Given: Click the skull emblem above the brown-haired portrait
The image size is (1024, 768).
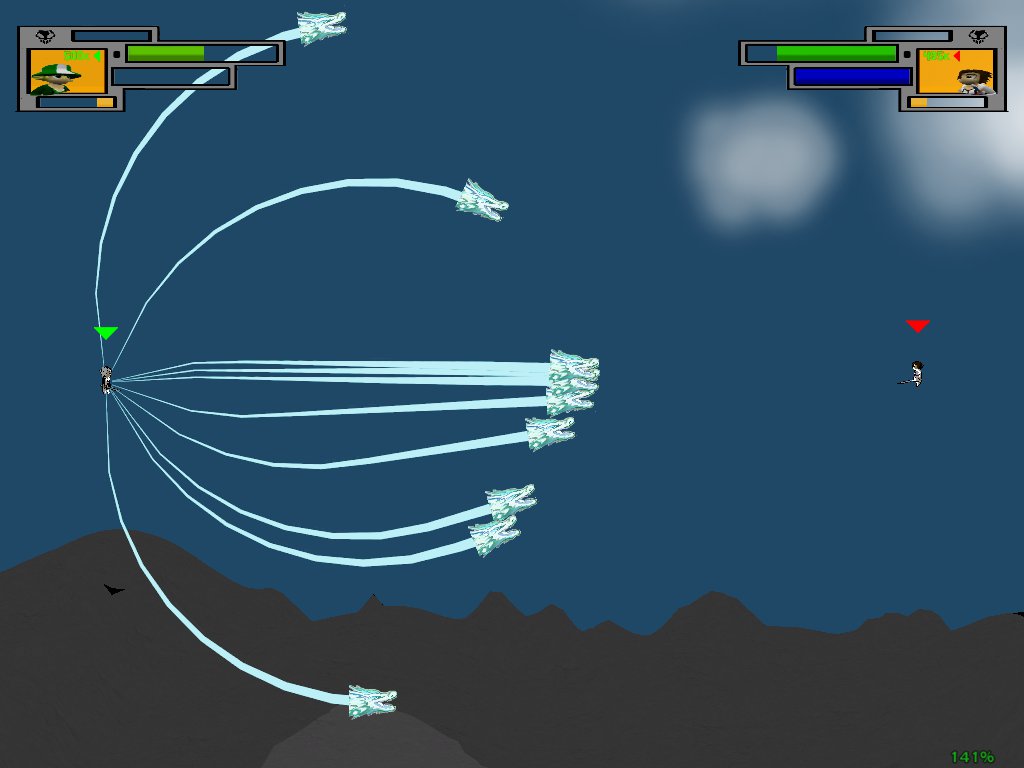Looking at the screenshot, I should pos(978,37).
